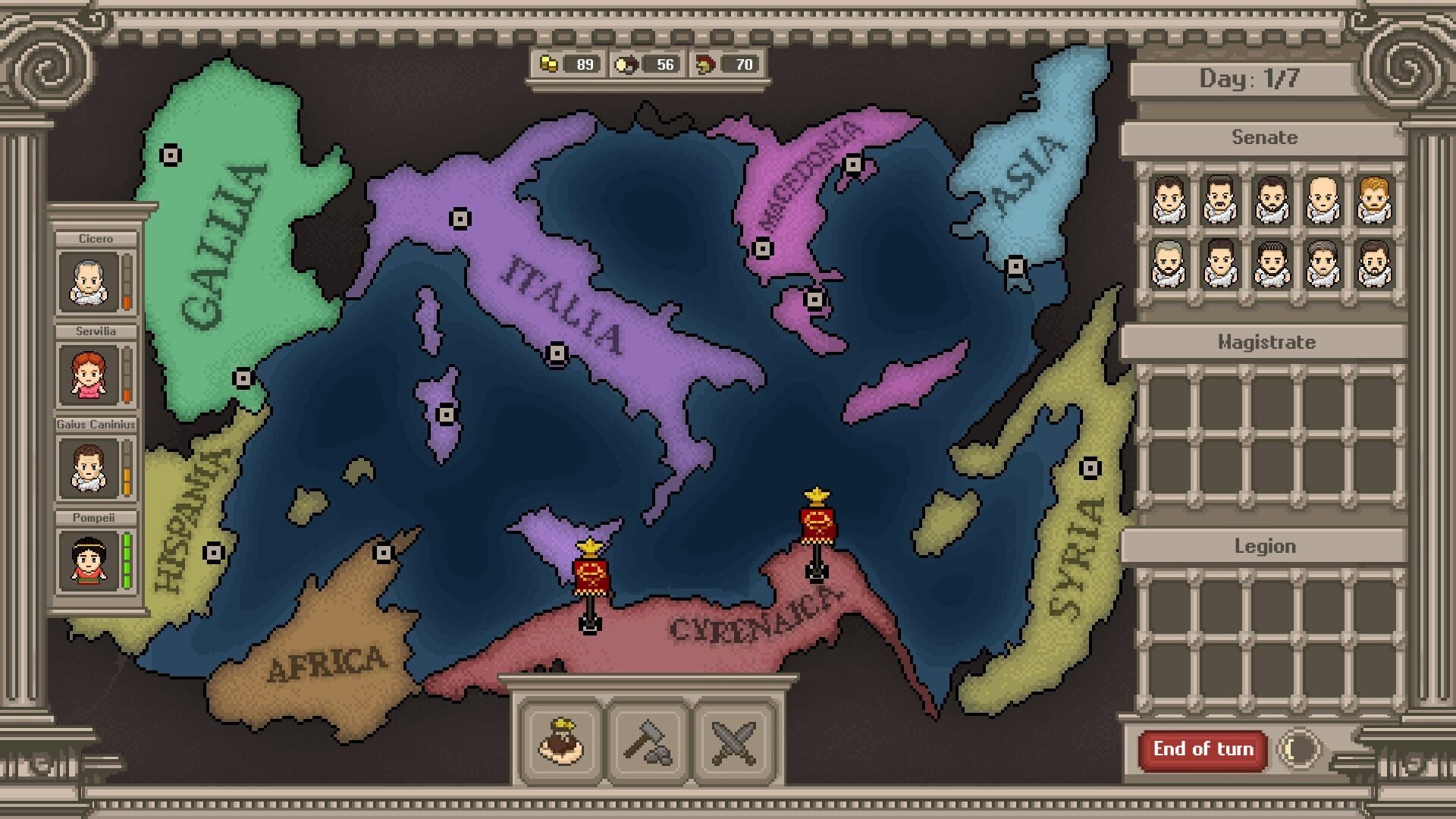The height and width of the screenshot is (819, 1456).
Task: Click the food resource icon showing 56
Action: point(627,64)
